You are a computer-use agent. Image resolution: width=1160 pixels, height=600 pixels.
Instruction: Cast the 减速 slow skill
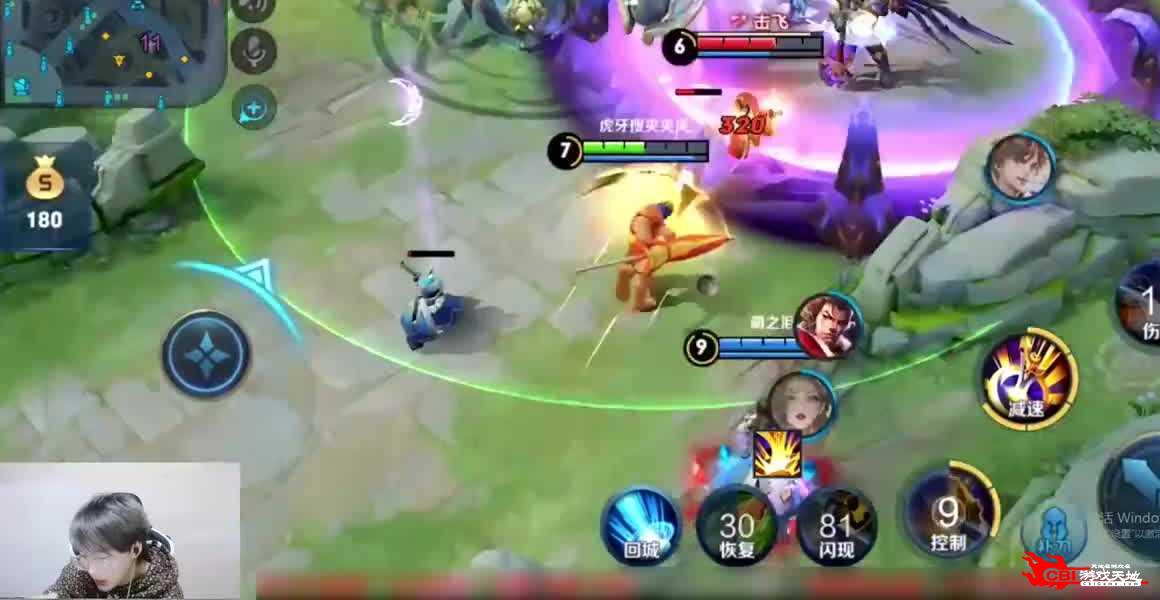click(x=1027, y=379)
